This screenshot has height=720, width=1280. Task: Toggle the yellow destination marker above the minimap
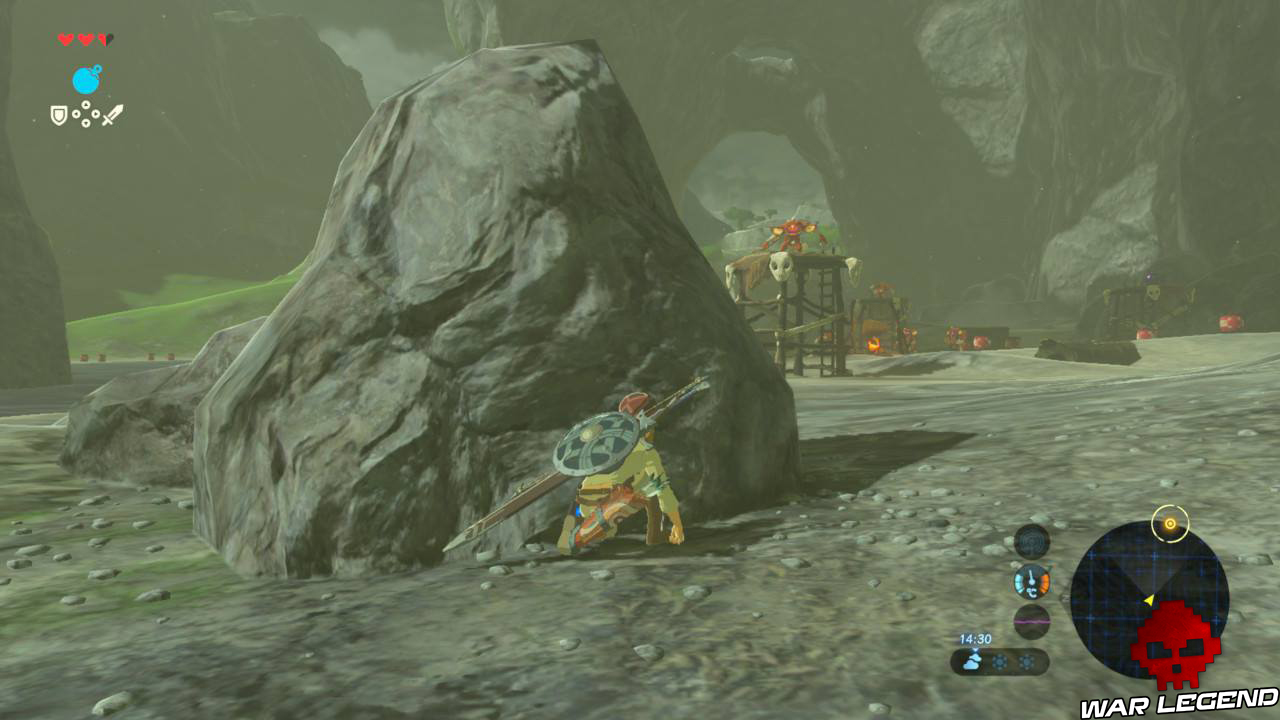(1169, 522)
